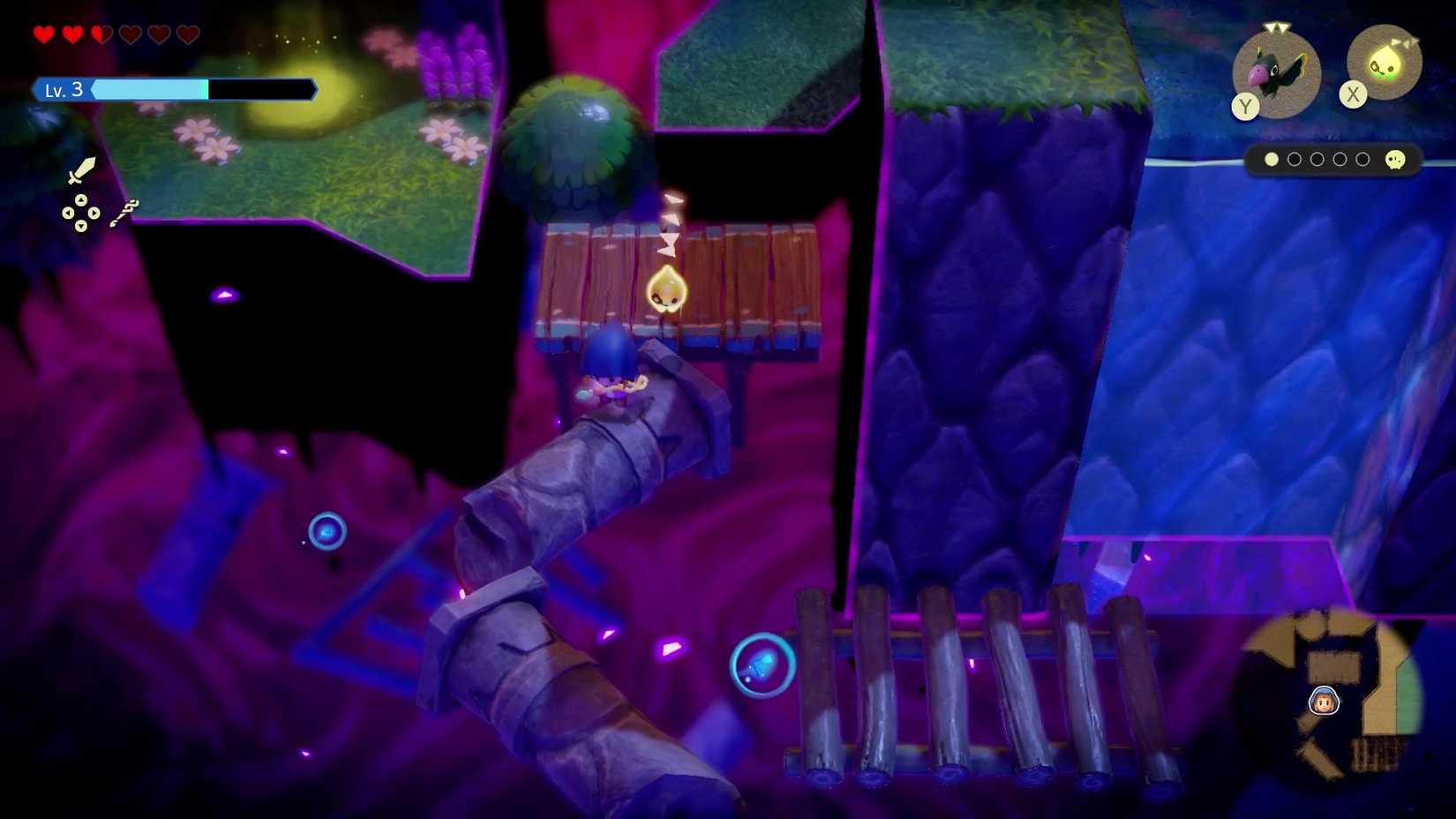Viewport: 1456px width, 819px height.
Task: Expand the Y slot using its arrow indicator
Action: 1276,27
